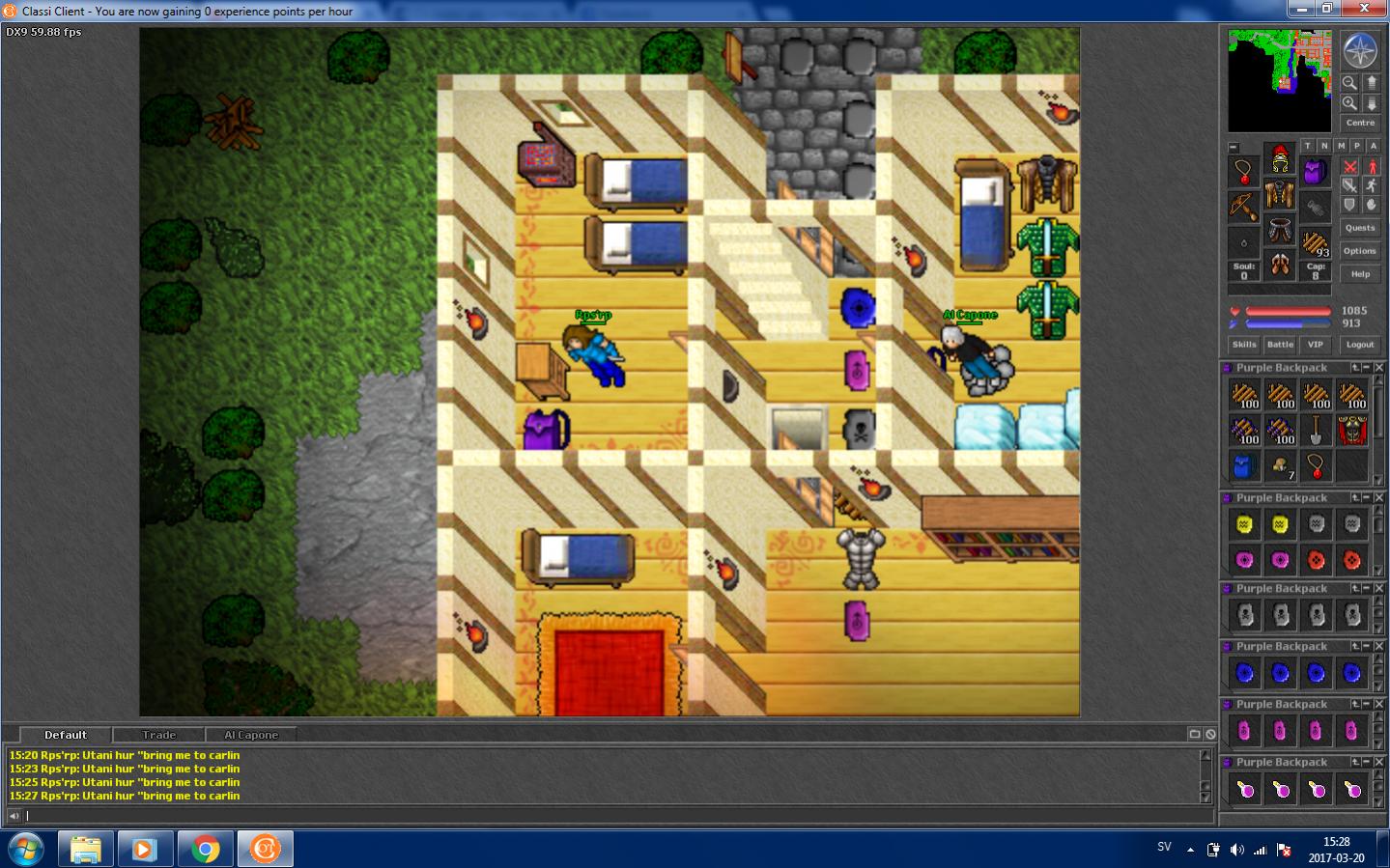
Task: Open the Al Capone chat tab
Action: coord(251,735)
